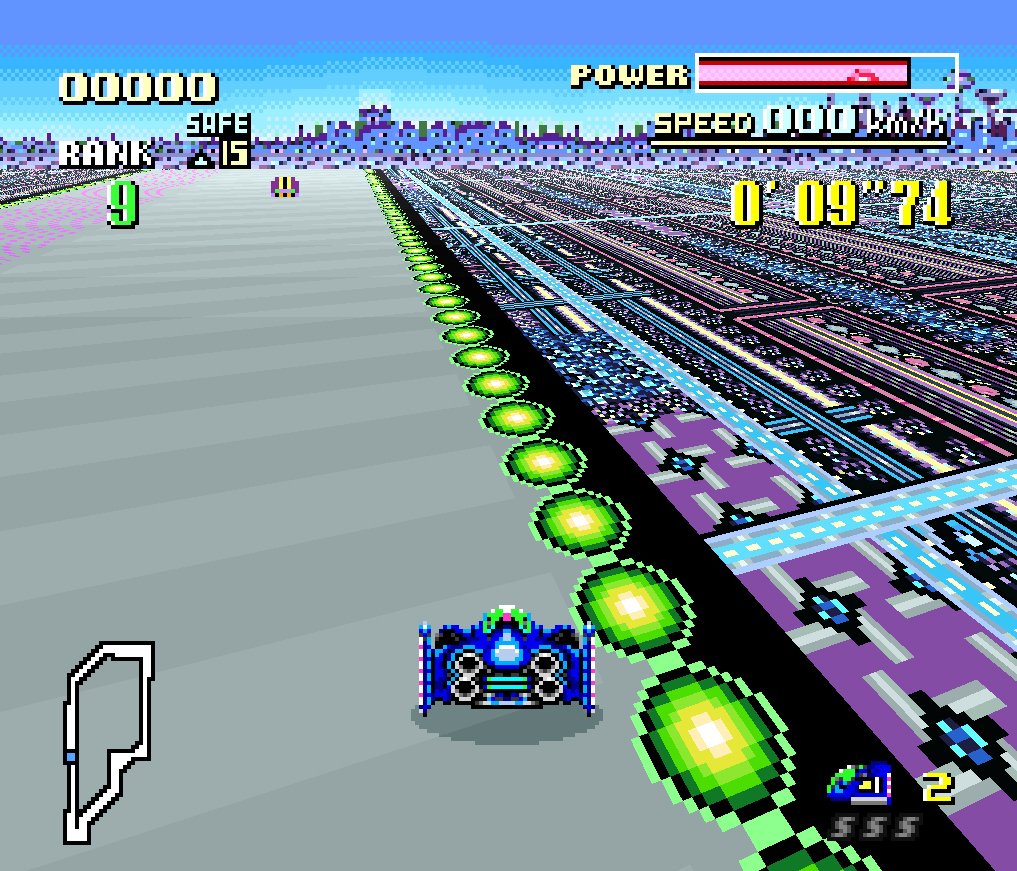Click the track outline minimap
This screenshot has height=871, width=1017.
(x=108, y=740)
